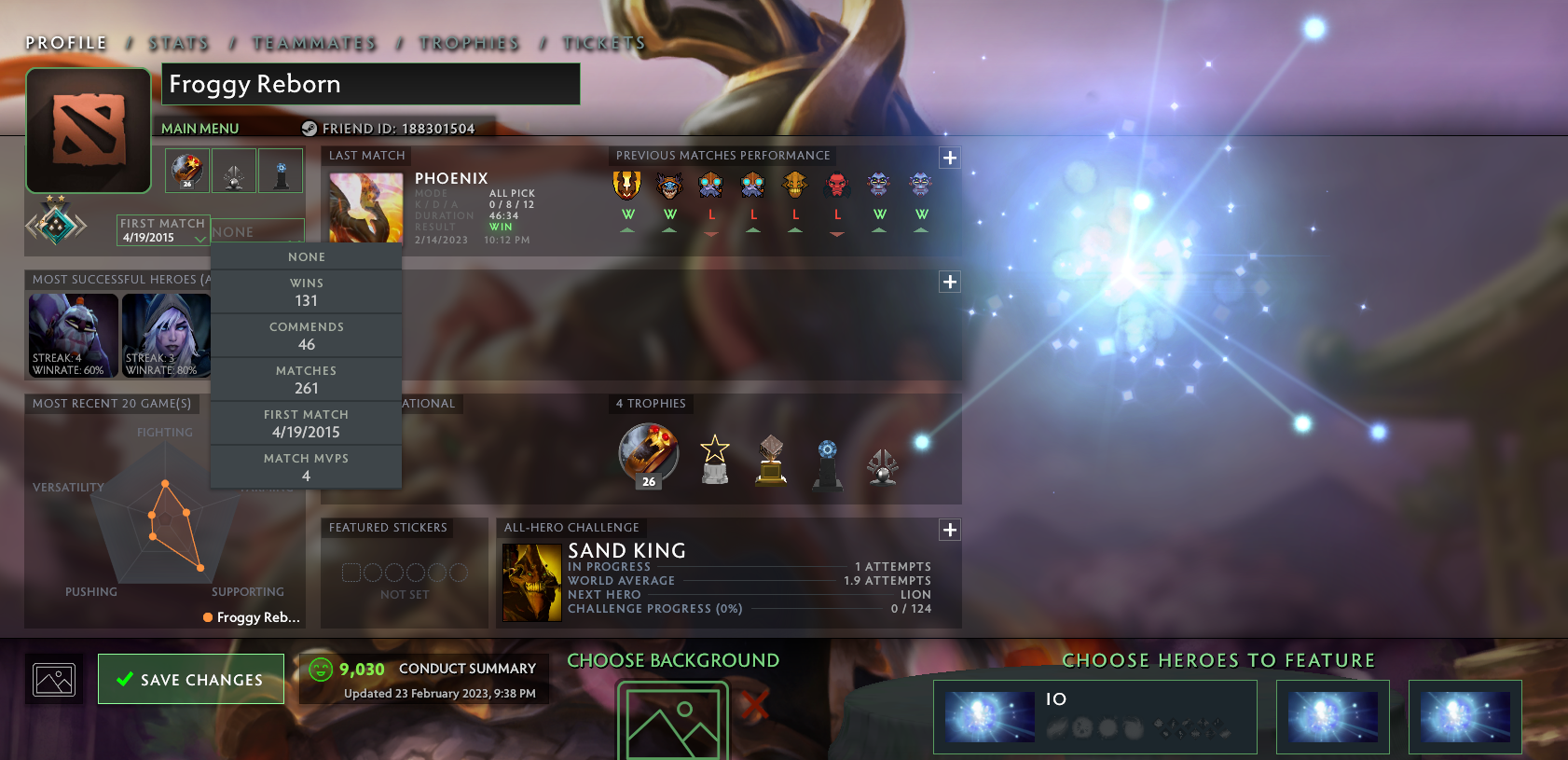Click the gold star trophy
Viewport: 1568px width, 760px height.
click(x=713, y=459)
